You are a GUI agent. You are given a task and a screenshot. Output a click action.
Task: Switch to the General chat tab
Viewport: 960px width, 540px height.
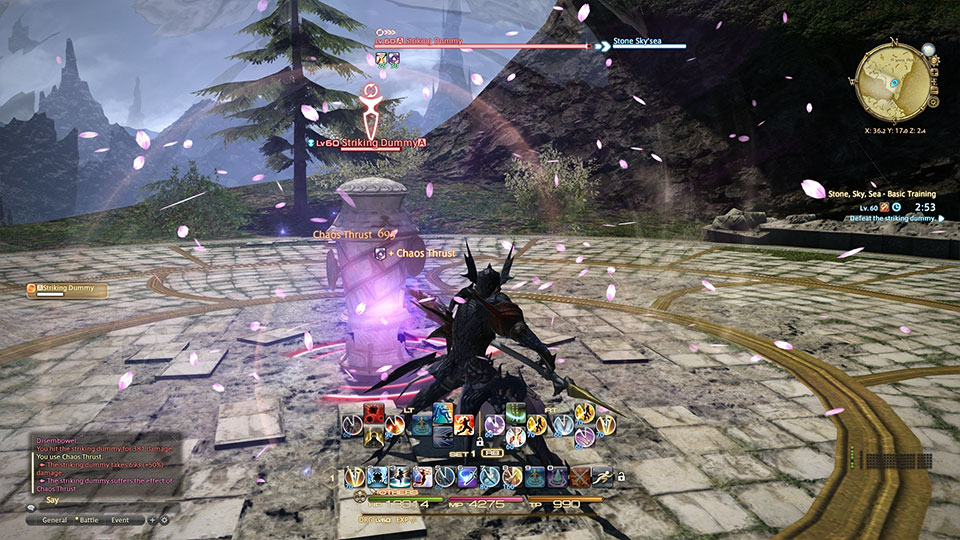[54, 520]
